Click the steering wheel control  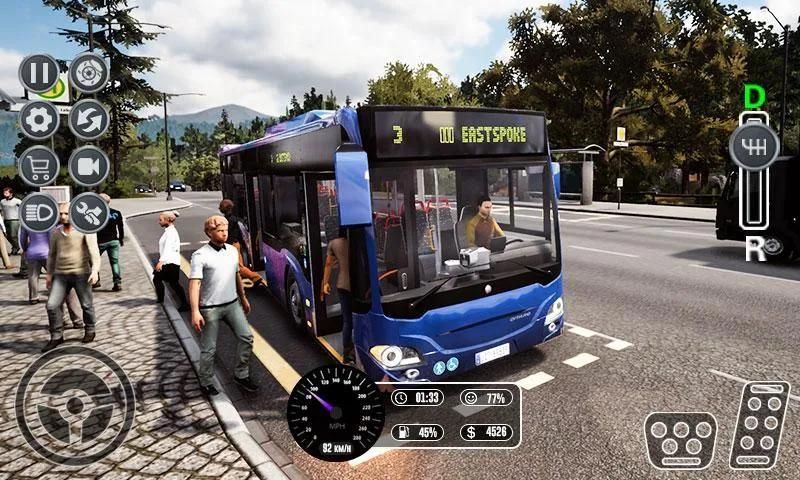pos(75,405)
